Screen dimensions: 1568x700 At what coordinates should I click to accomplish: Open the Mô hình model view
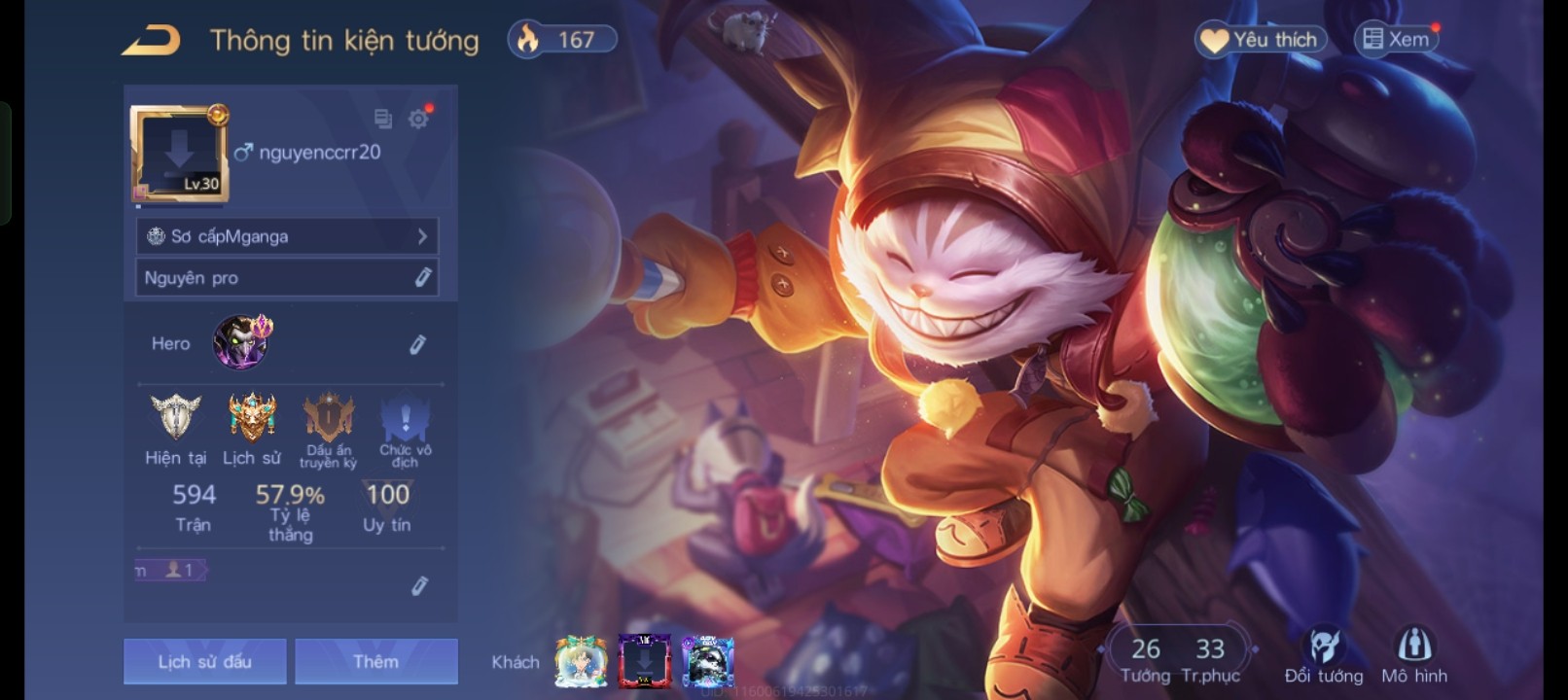pyautogui.click(x=1414, y=656)
